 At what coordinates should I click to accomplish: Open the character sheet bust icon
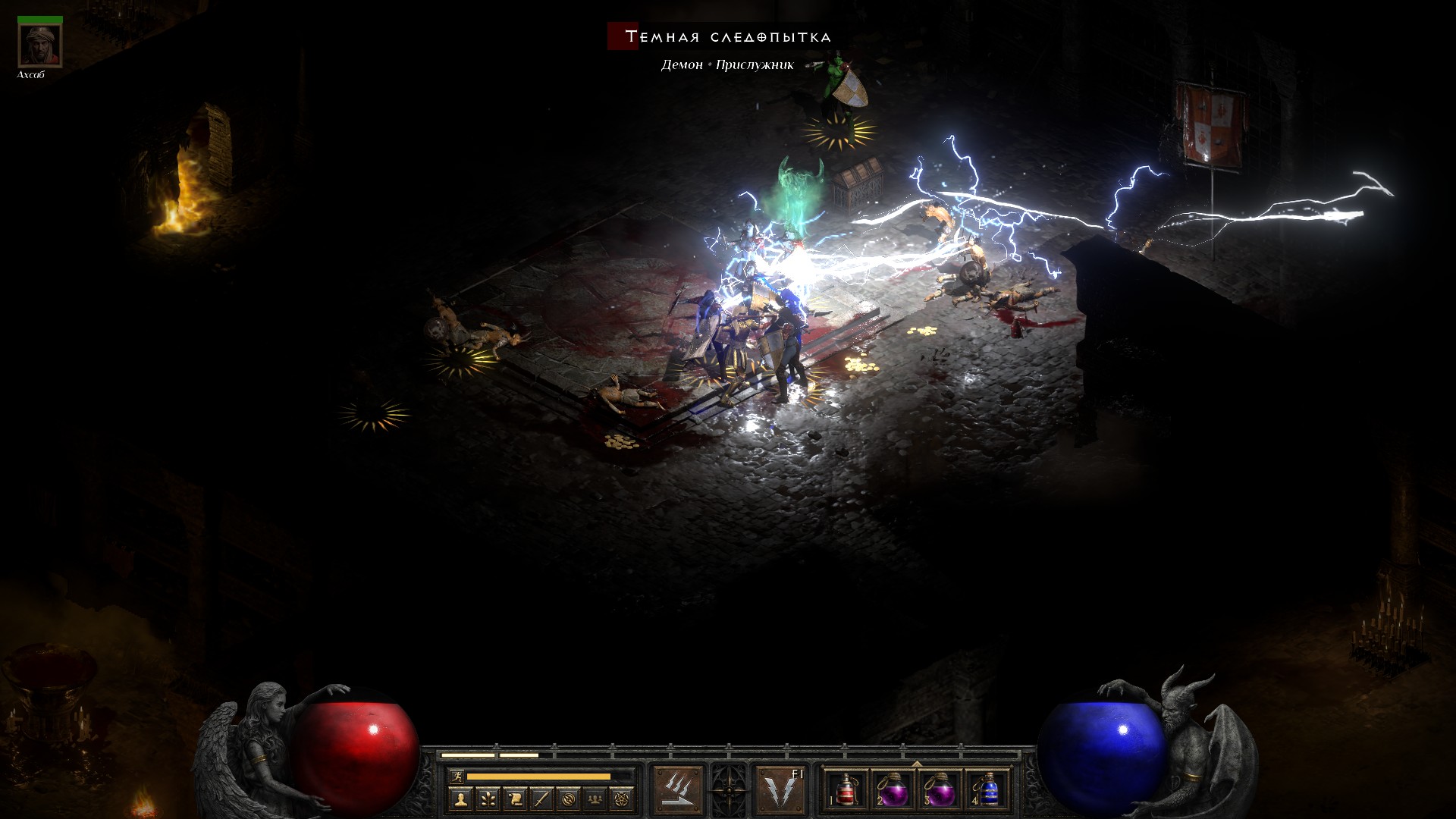tap(460, 799)
